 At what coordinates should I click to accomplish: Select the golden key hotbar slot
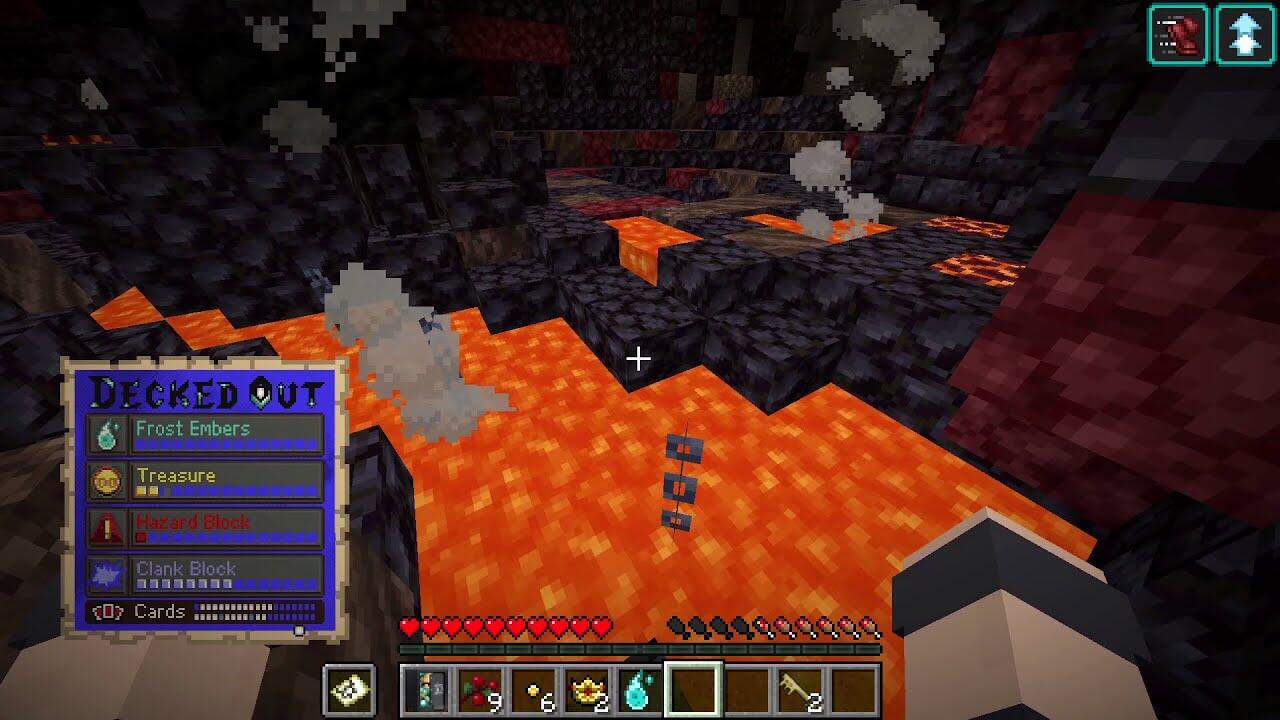[800, 690]
